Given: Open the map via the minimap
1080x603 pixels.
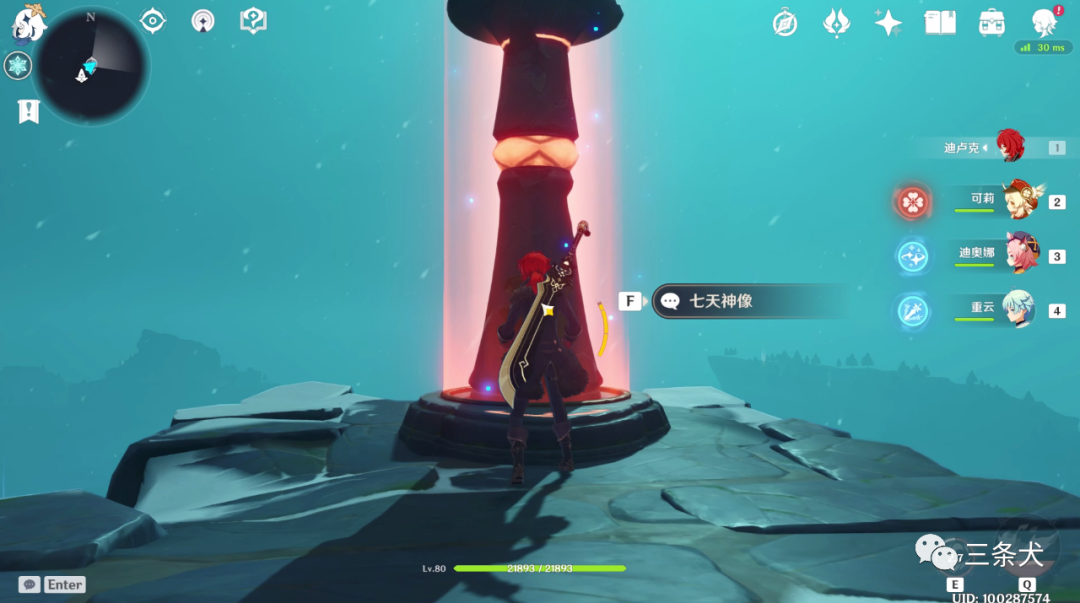Looking at the screenshot, I should click(91, 66).
